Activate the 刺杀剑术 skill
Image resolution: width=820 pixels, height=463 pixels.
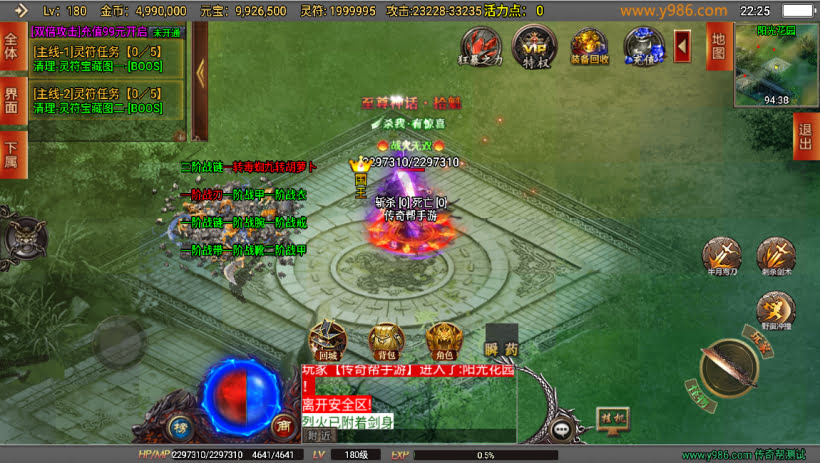pyautogui.click(x=775, y=256)
